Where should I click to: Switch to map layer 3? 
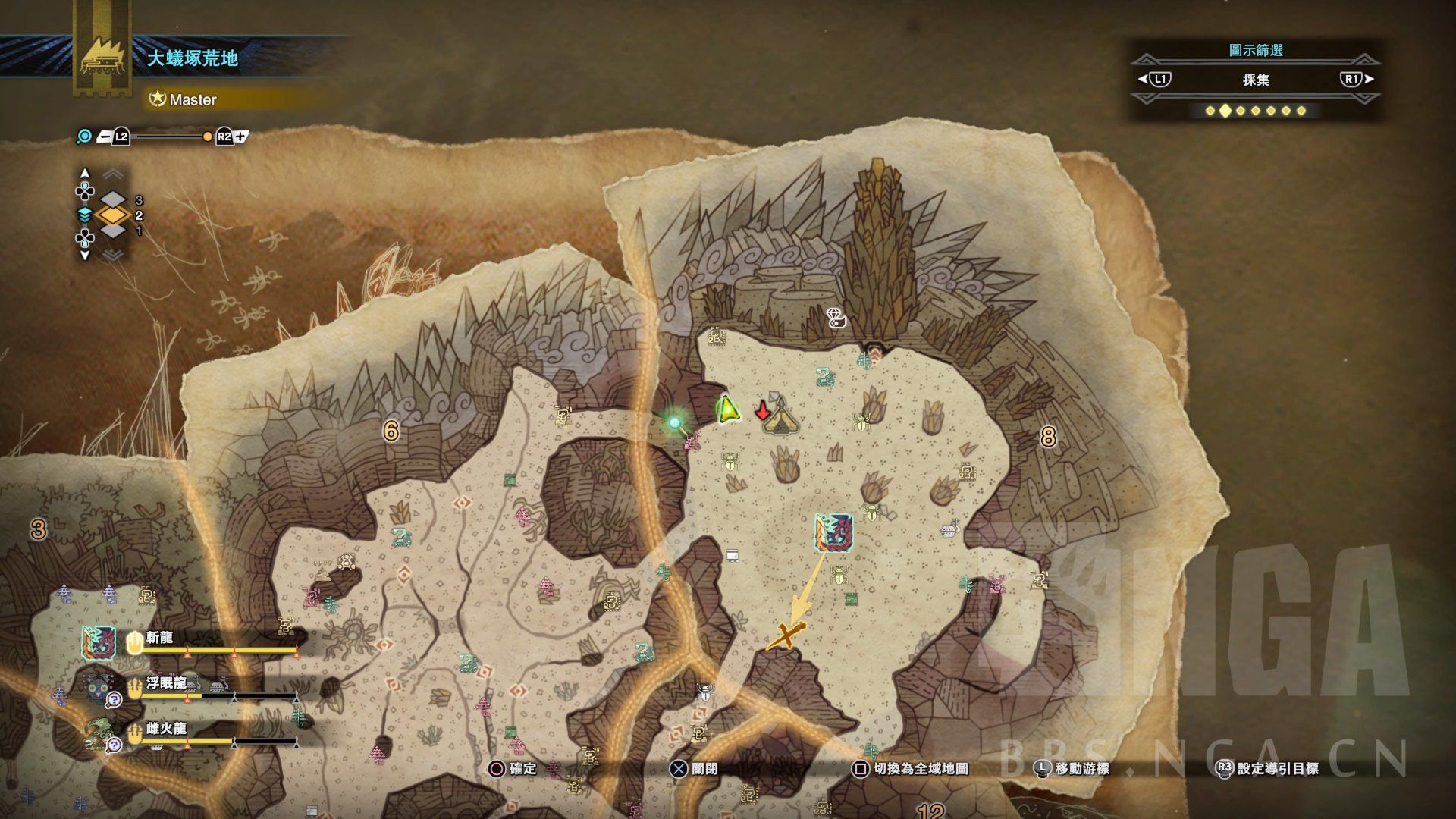(x=114, y=200)
